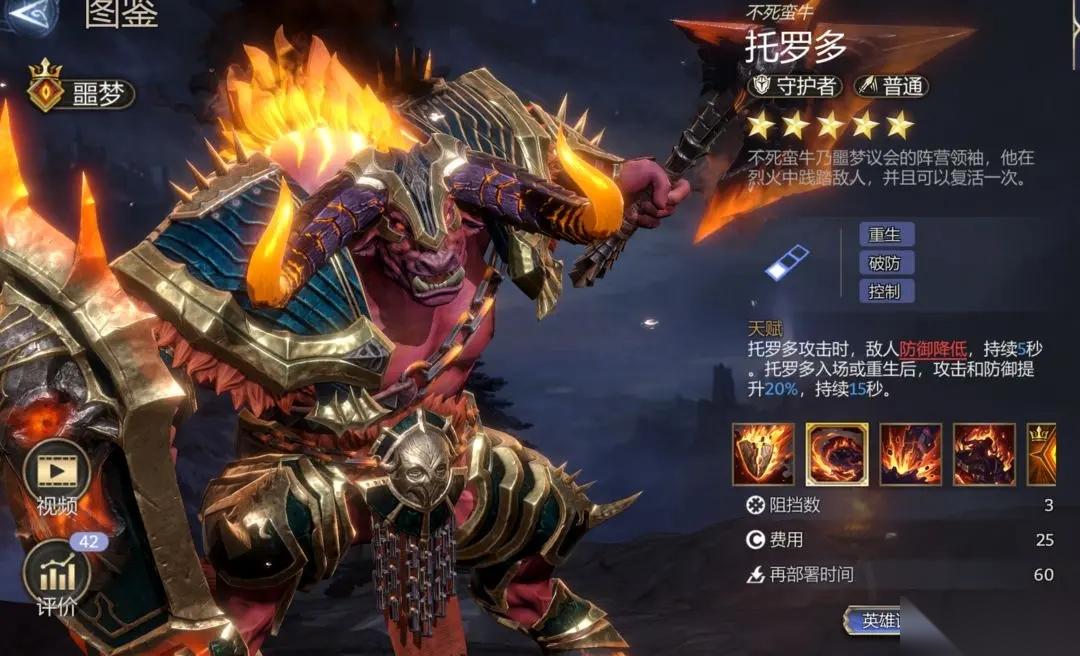This screenshot has width=1080, height=656.
Task: Open the crown-marked skill icon
Action: [x=1041, y=454]
